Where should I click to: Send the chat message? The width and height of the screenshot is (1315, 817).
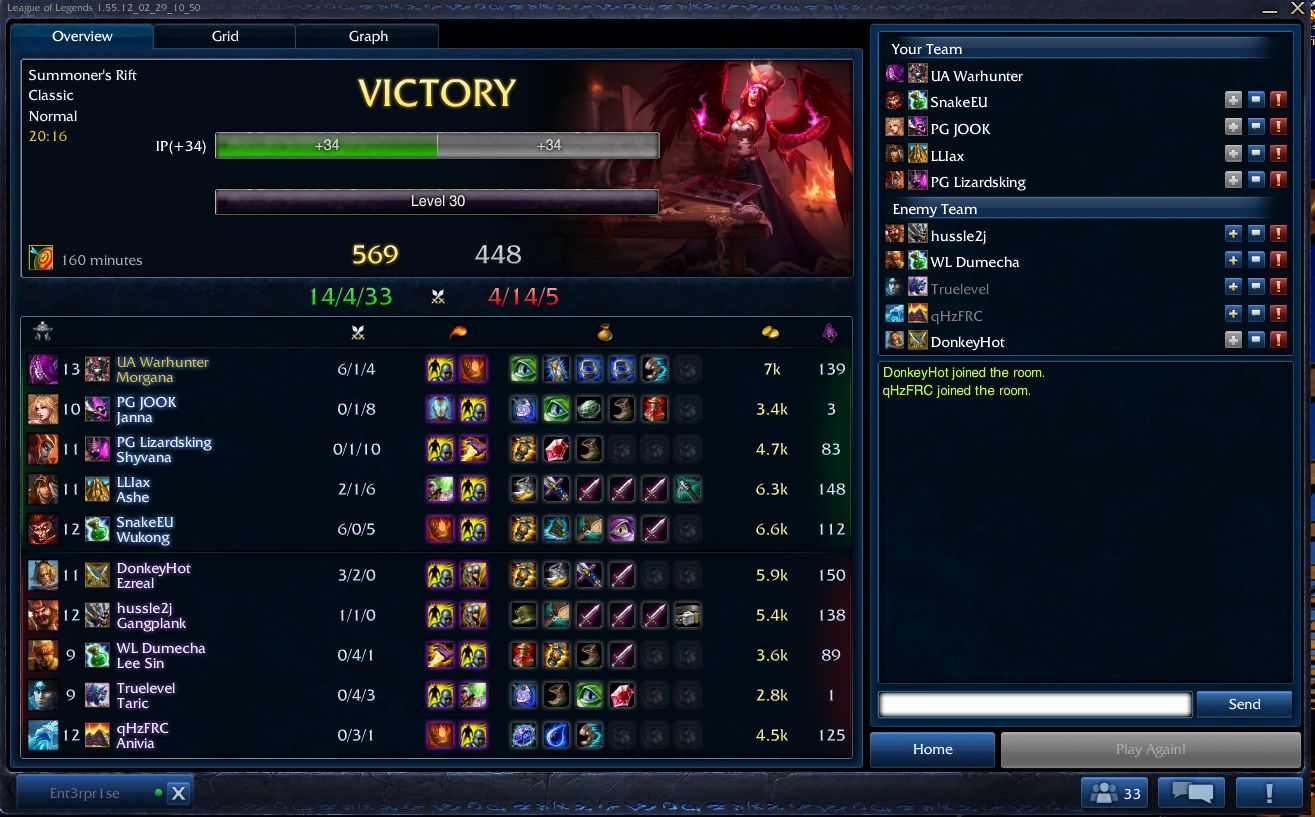click(x=1244, y=704)
